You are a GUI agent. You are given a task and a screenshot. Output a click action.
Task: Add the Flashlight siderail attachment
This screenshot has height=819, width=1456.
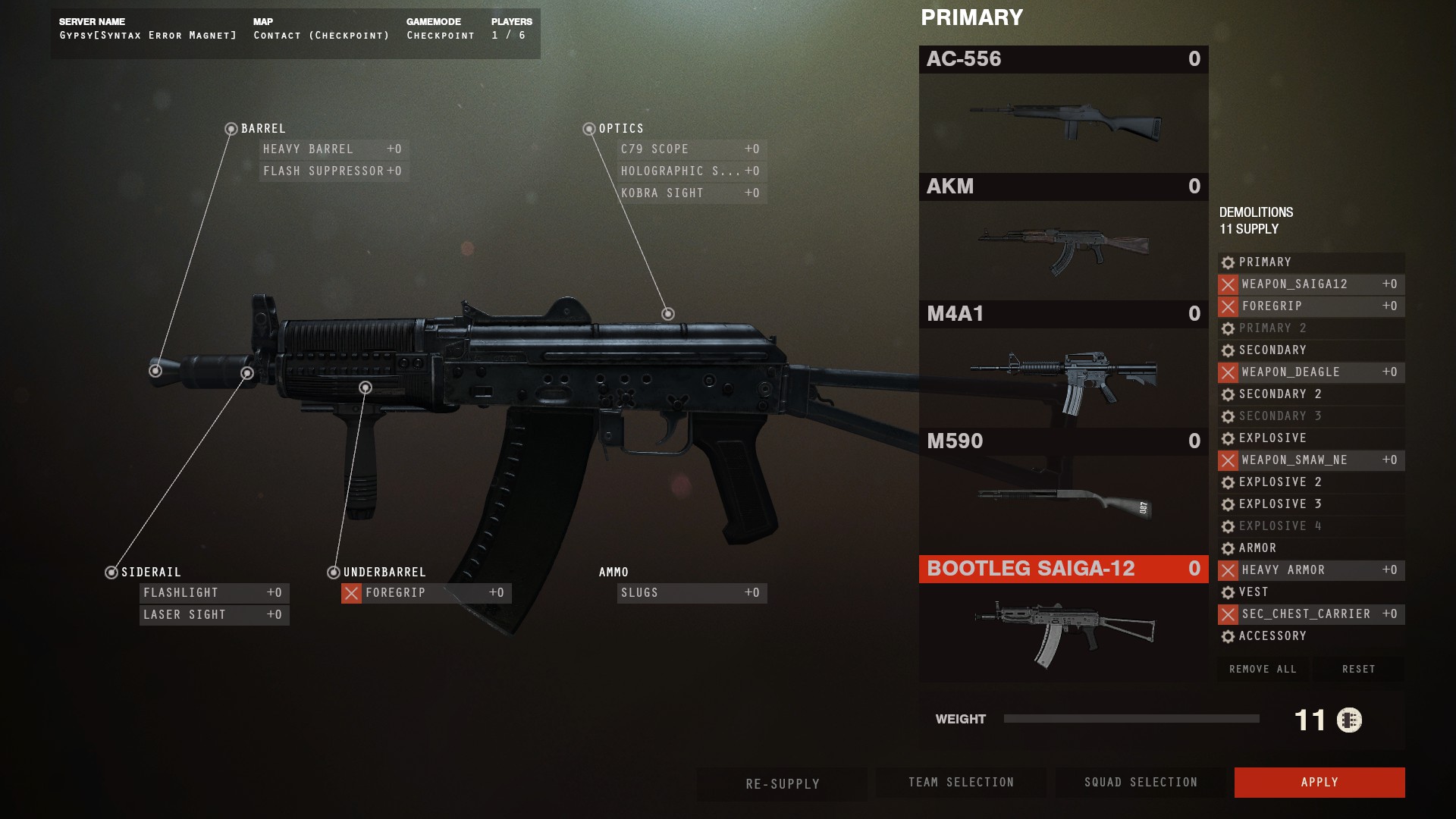pos(213,593)
